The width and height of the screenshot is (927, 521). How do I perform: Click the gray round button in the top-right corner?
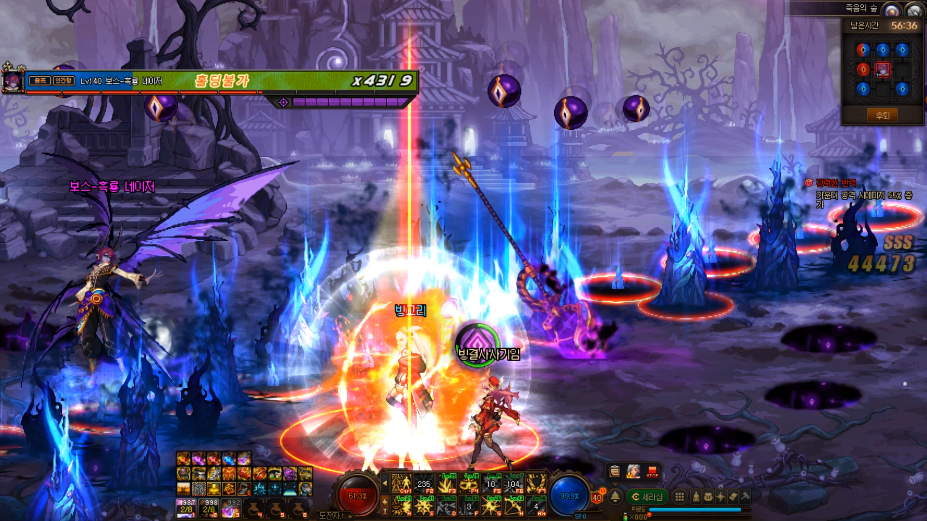pyautogui.click(x=913, y=10)
